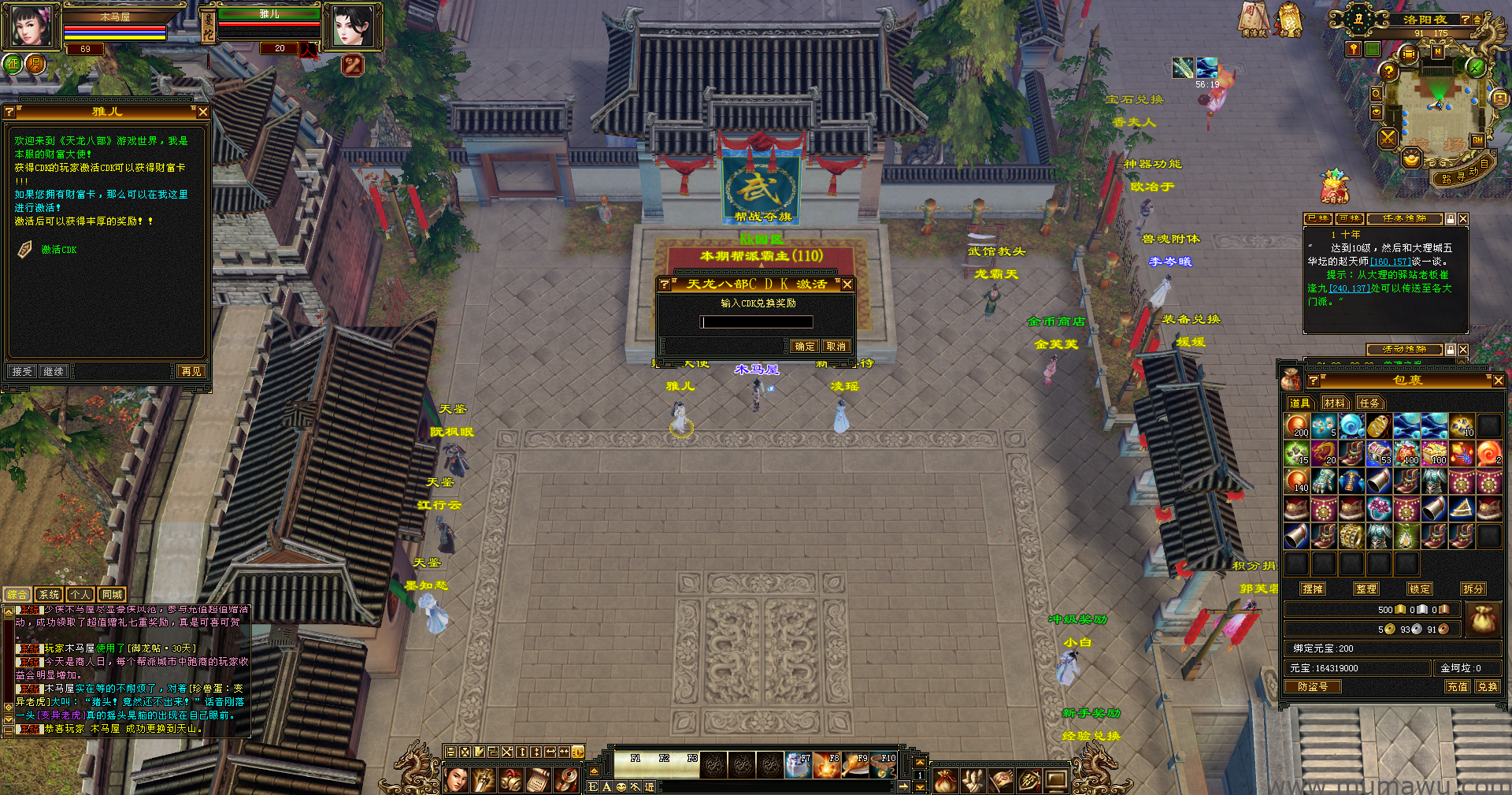The height and width of the screenshot is (795, 1512).
Task: Toggle the lock on the 活动追踪 panel
Action: coord(1451,350)
